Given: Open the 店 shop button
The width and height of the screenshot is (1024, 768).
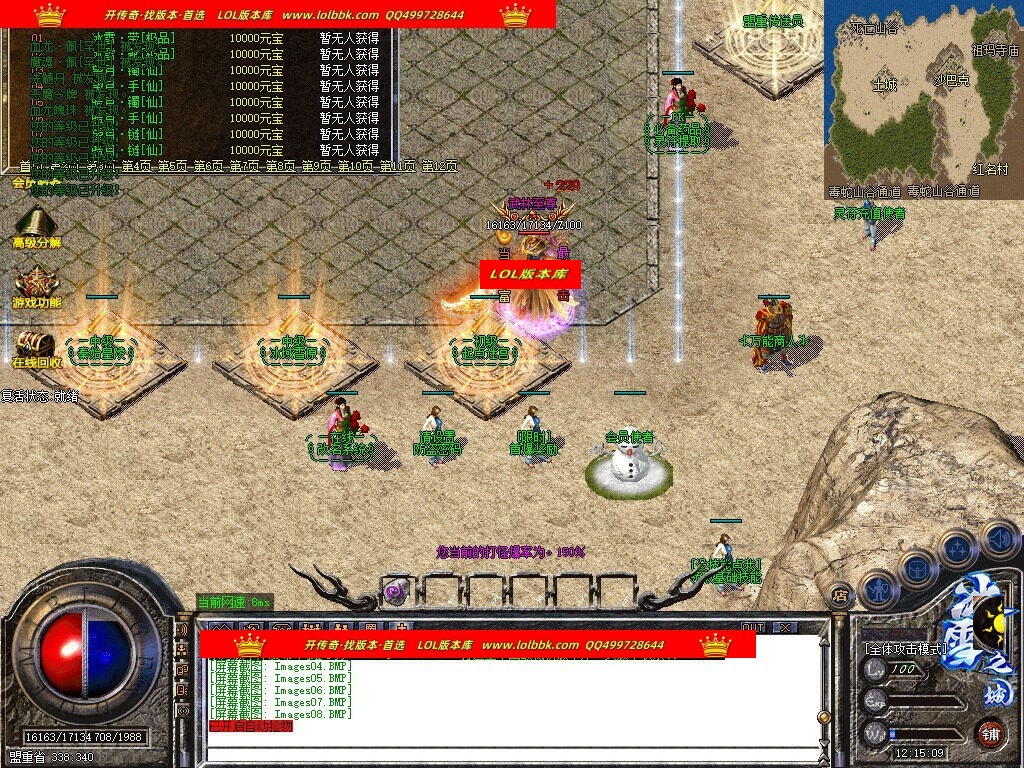Looking at the screenshot, I should tap(839, 591).
